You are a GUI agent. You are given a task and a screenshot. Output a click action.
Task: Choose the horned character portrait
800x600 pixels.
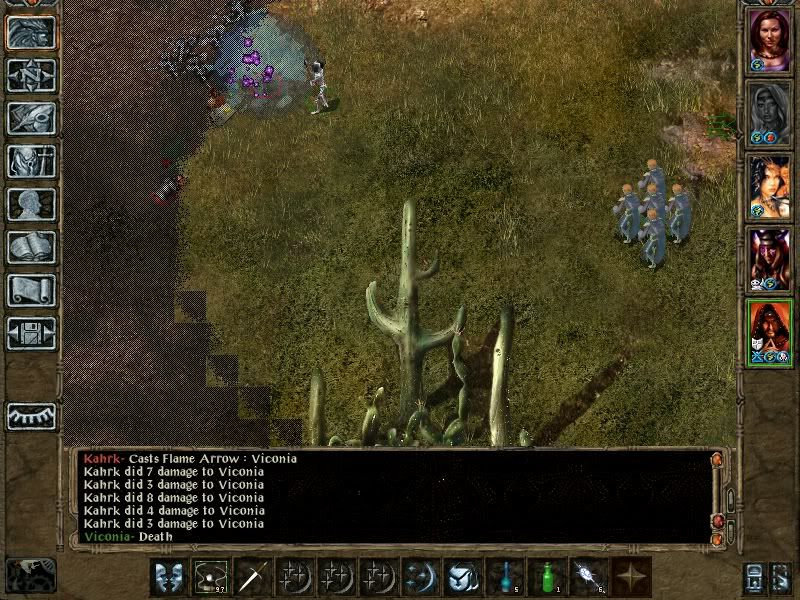tap(770, 260)
